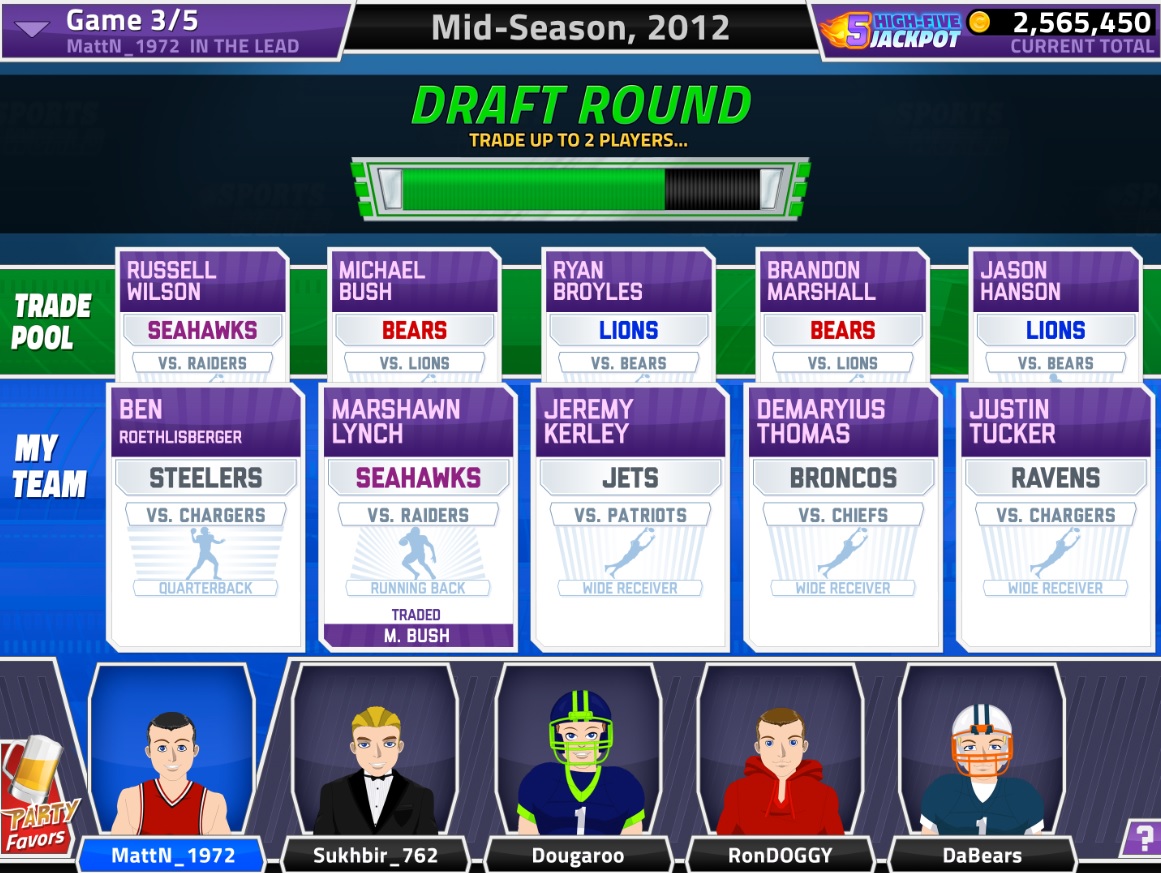Choose Jeremy Kerley from my team
Image resolution: width=1161 pixels, height=873 pixels.
tap(631, 516)
